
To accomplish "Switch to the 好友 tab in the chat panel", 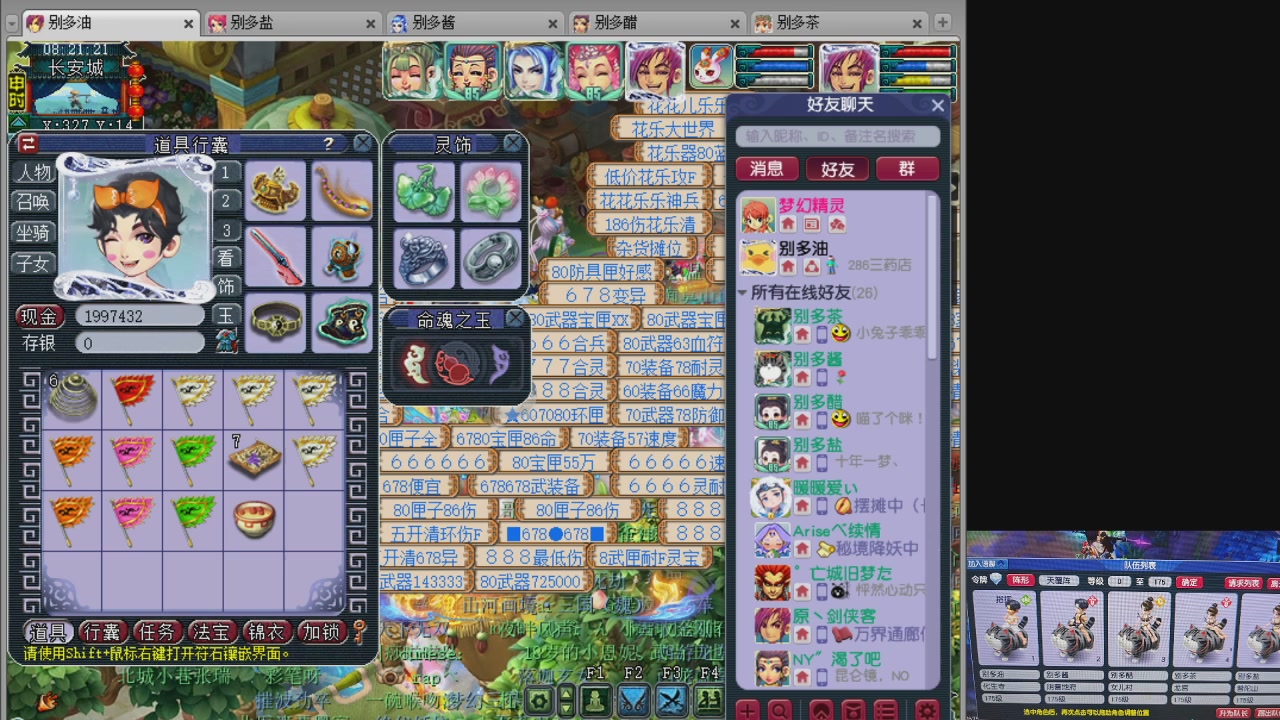I will click(x=838, y=168).
